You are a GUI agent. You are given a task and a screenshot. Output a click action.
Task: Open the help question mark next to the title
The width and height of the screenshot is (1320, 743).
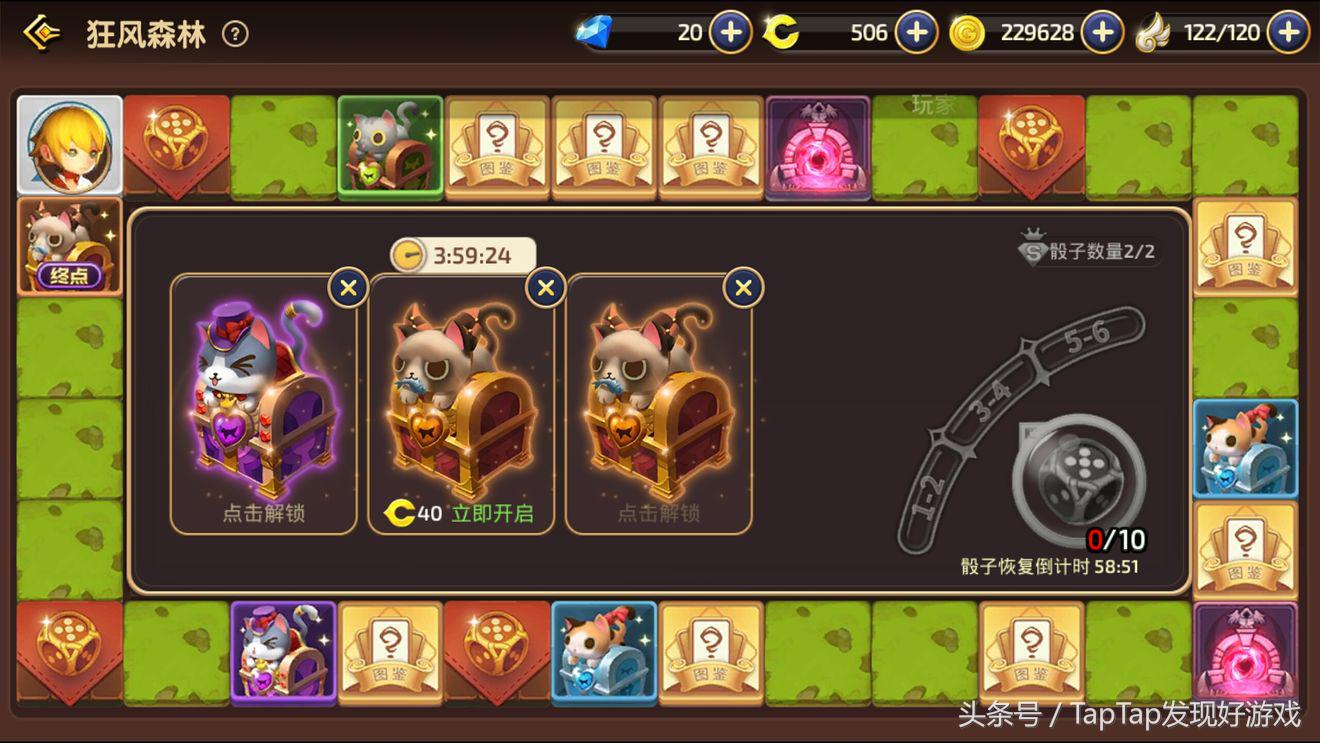point(233,33)
